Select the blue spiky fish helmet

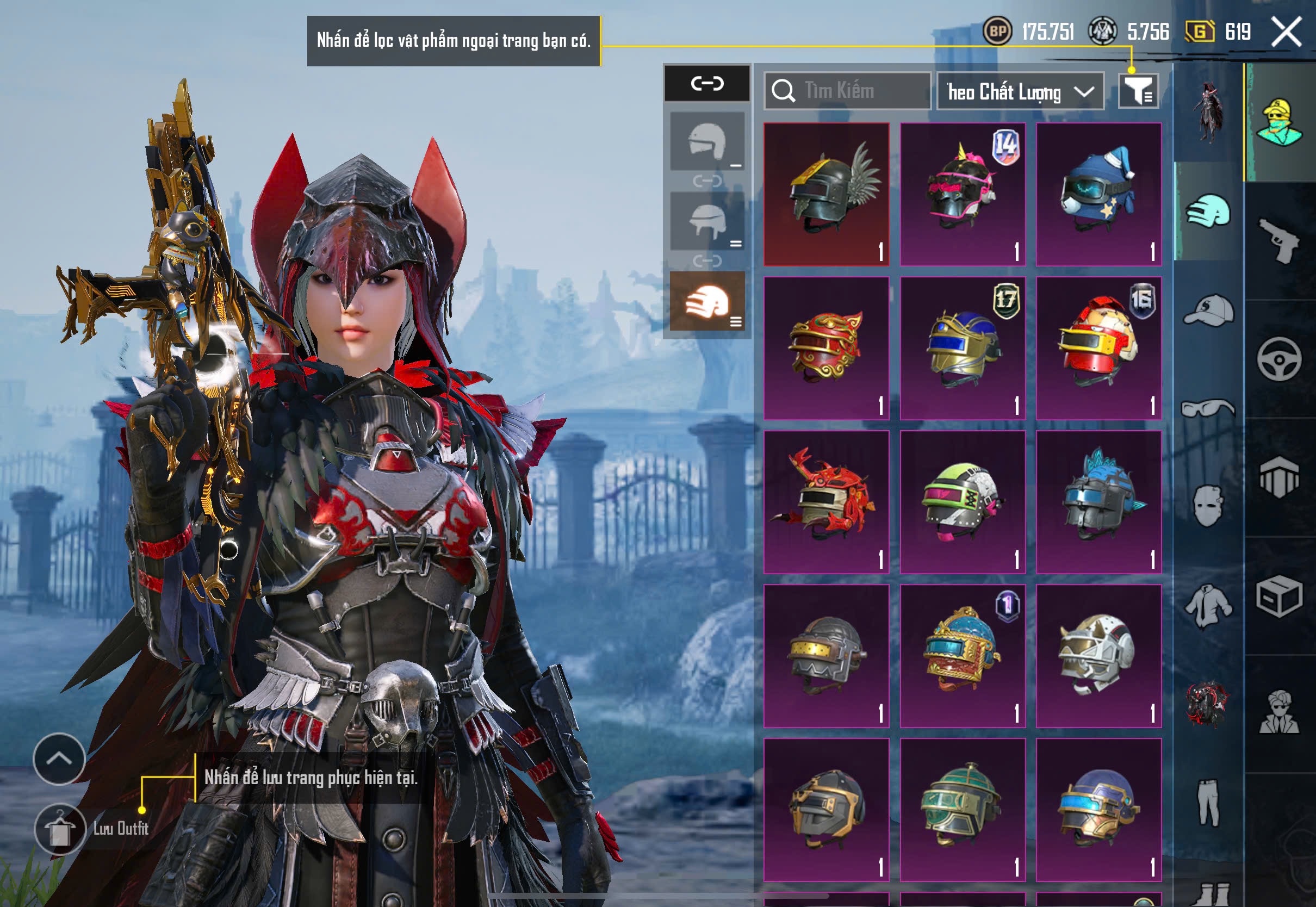point(1098,501)
